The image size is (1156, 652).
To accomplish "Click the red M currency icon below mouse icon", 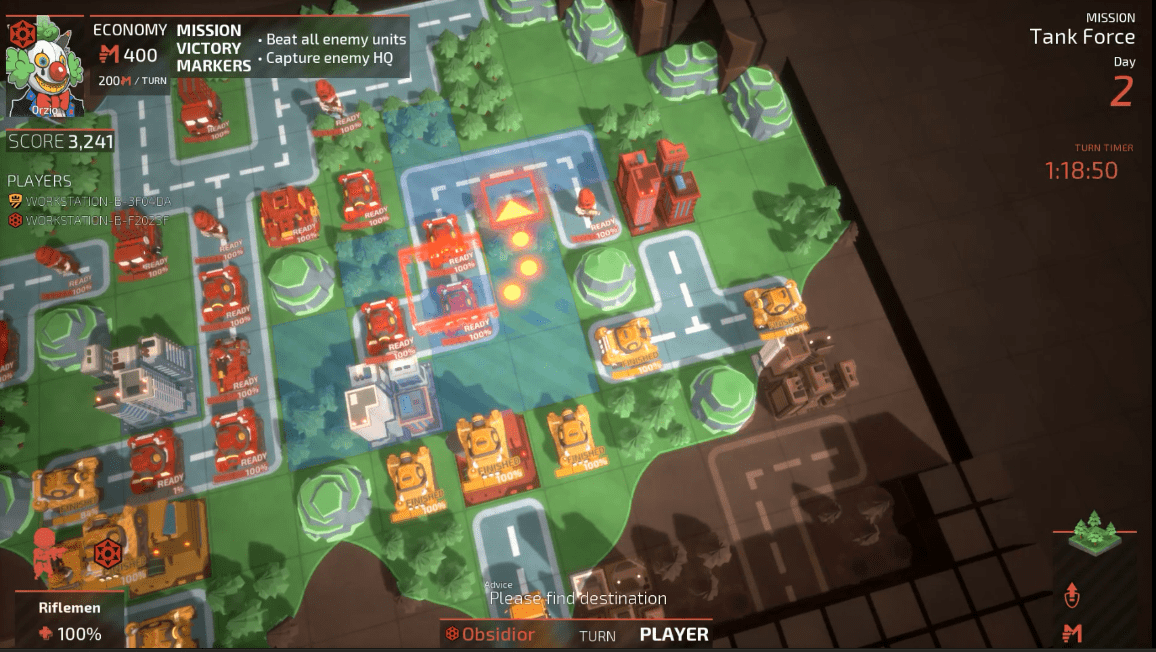I will point(1073,632).
